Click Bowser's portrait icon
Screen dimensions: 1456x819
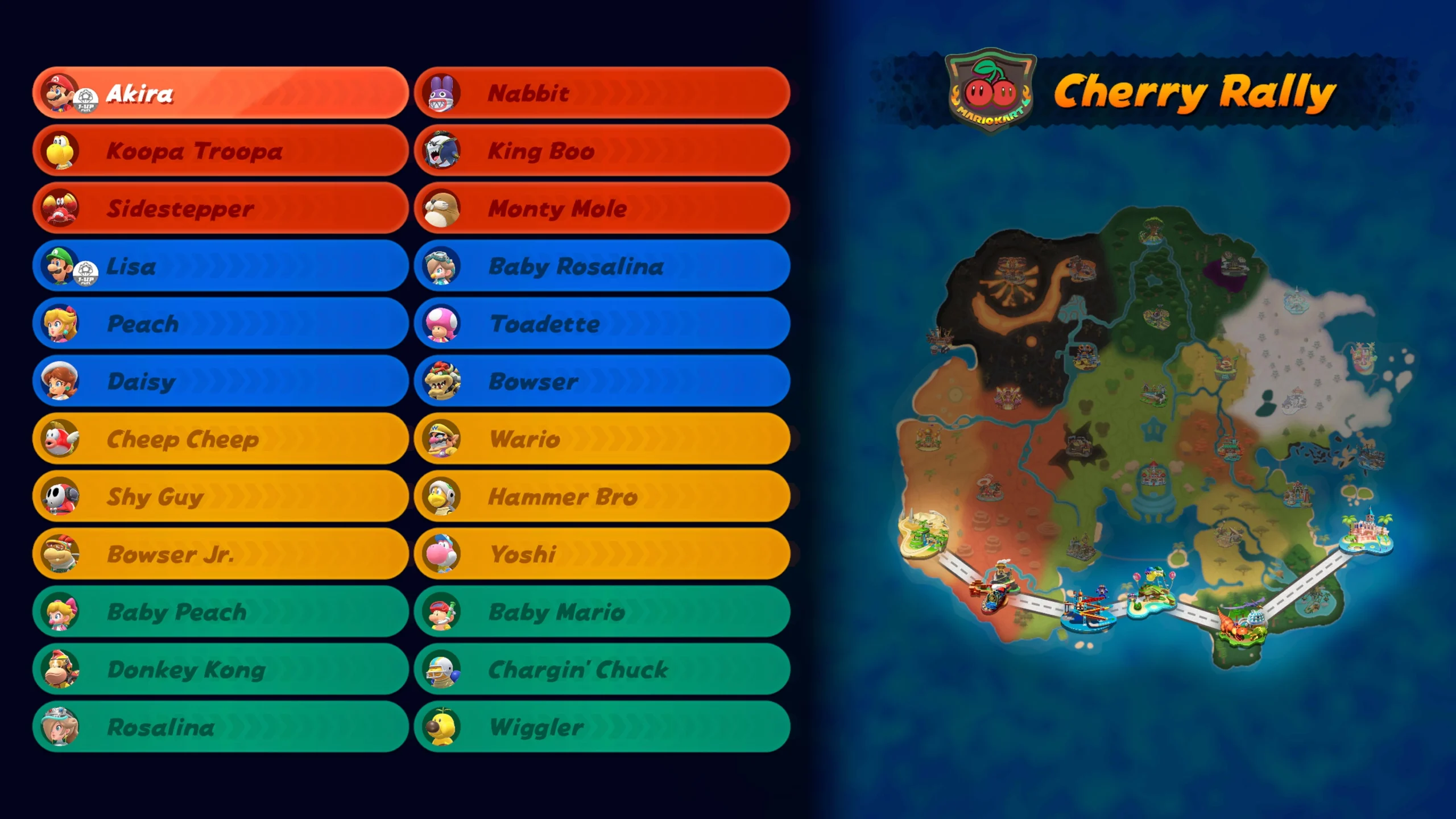click(442, 381)
